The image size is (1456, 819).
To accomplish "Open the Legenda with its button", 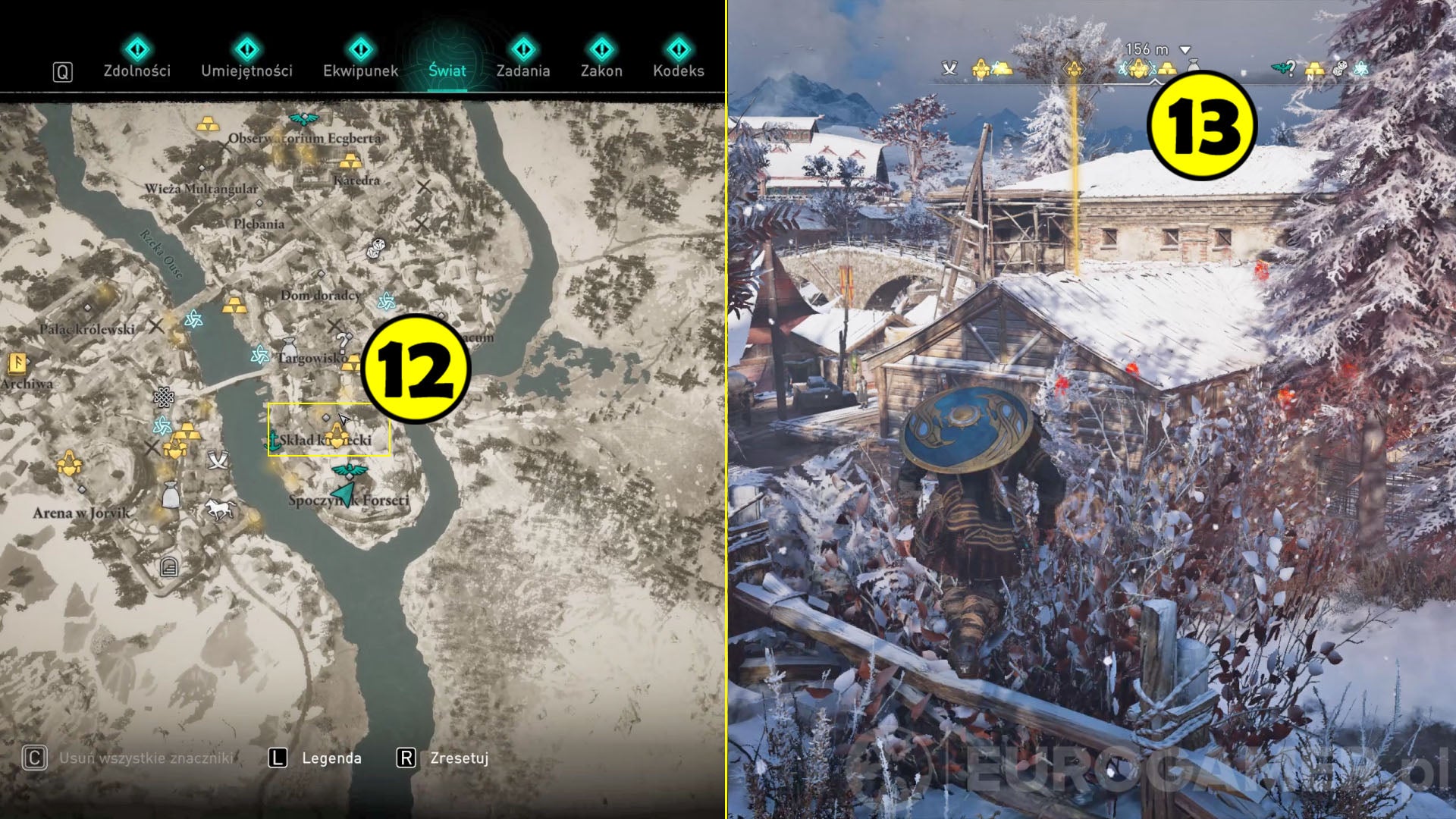I will (331, 758).
